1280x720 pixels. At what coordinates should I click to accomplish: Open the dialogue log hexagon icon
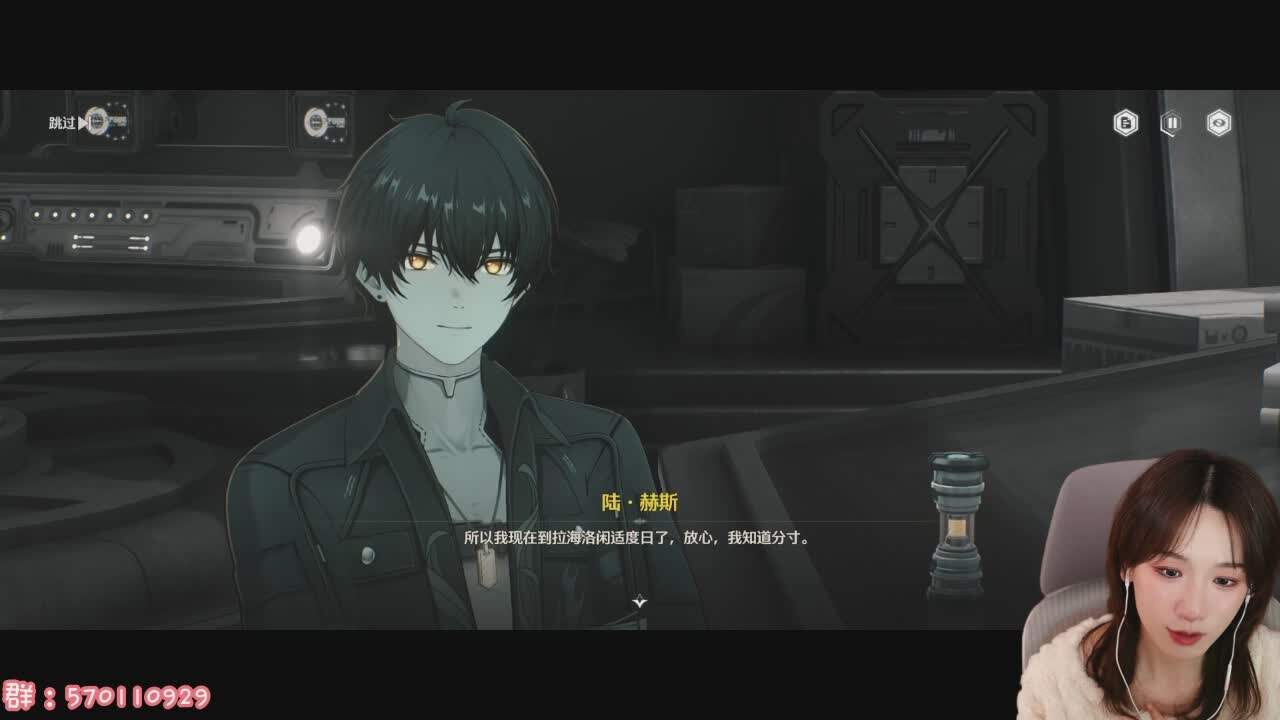click(1126, 123)
